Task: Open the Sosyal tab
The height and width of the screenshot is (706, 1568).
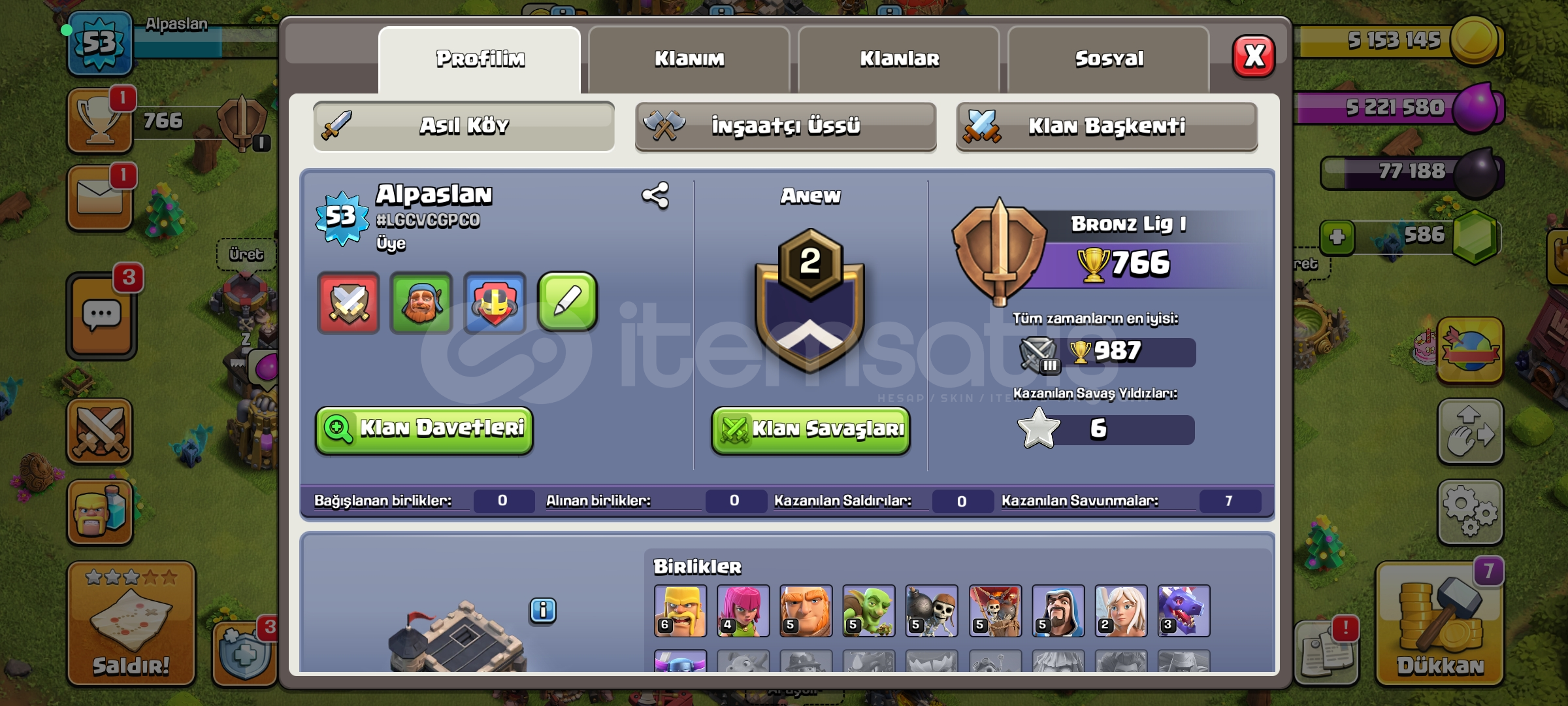Action: pos(1109,58)
